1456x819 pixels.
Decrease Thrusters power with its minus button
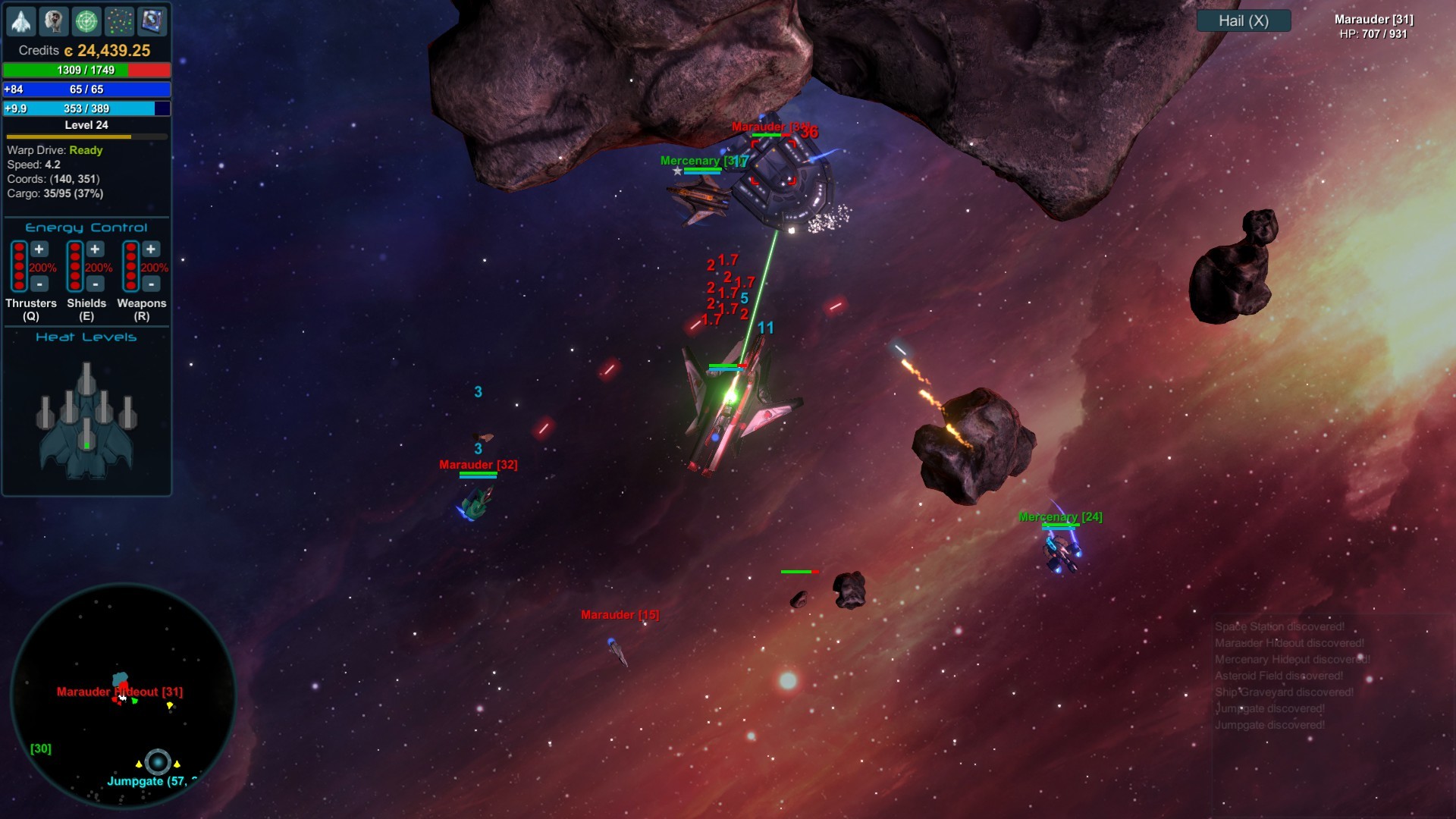pyautogui.click(x=38, y=284)
